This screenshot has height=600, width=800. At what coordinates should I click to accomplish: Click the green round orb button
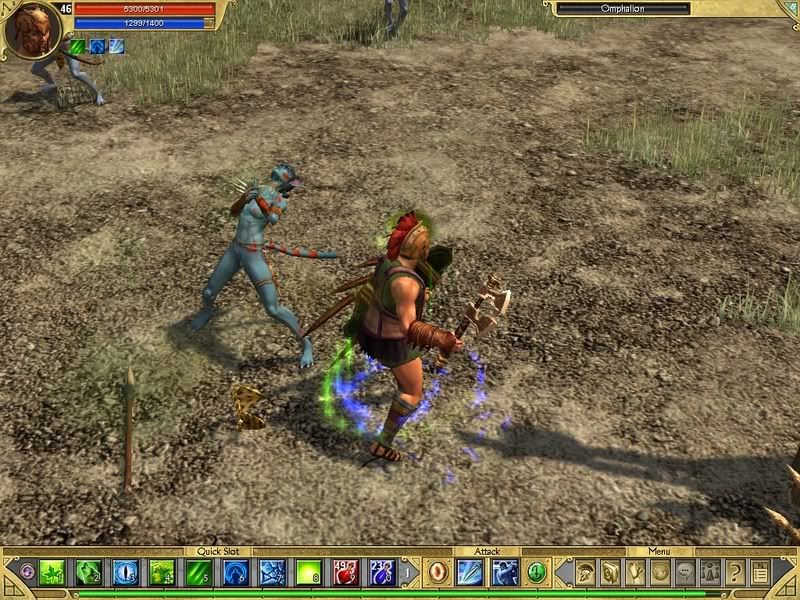click(x=537, y=572)
